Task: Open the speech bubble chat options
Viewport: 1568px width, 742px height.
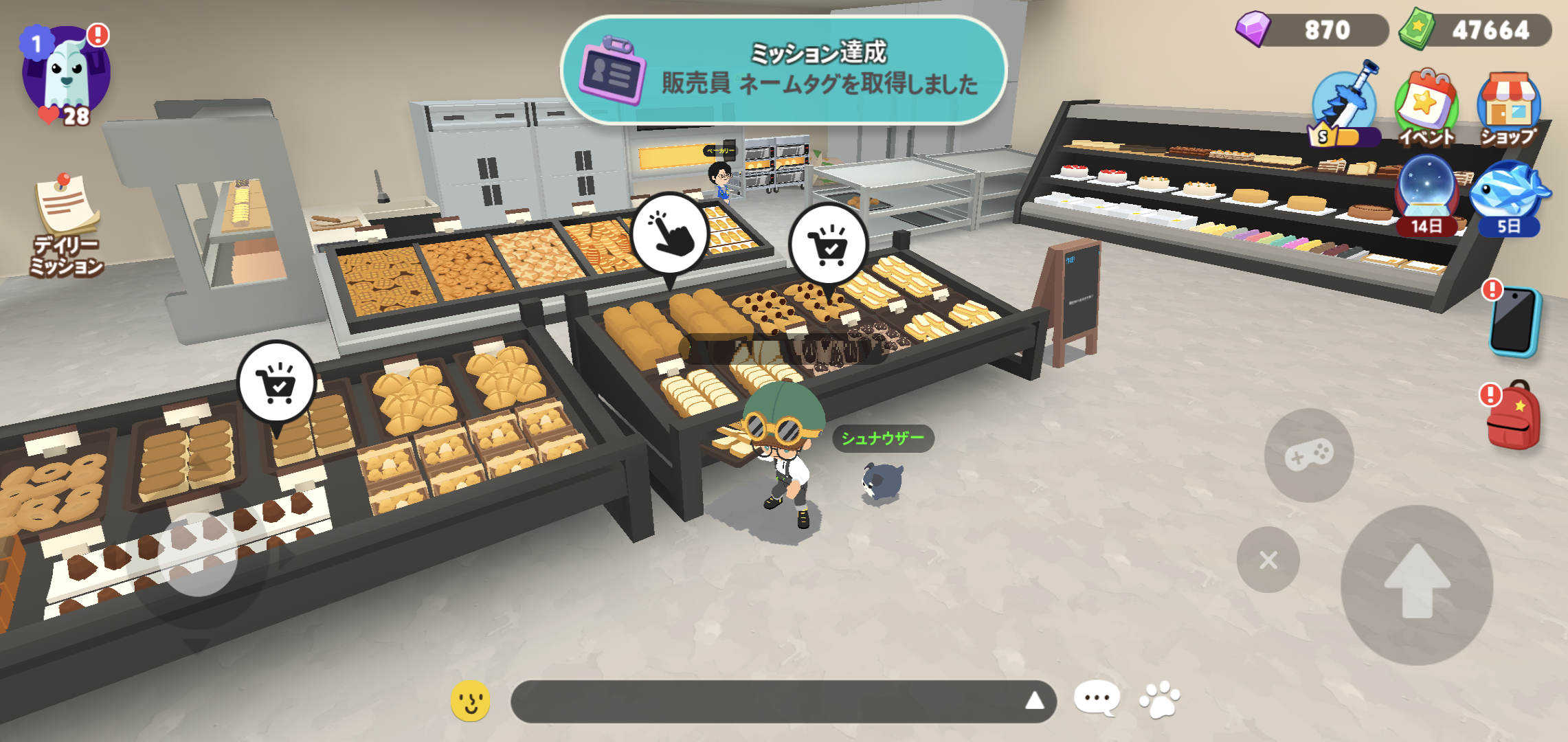Action: coord(1097,699)
